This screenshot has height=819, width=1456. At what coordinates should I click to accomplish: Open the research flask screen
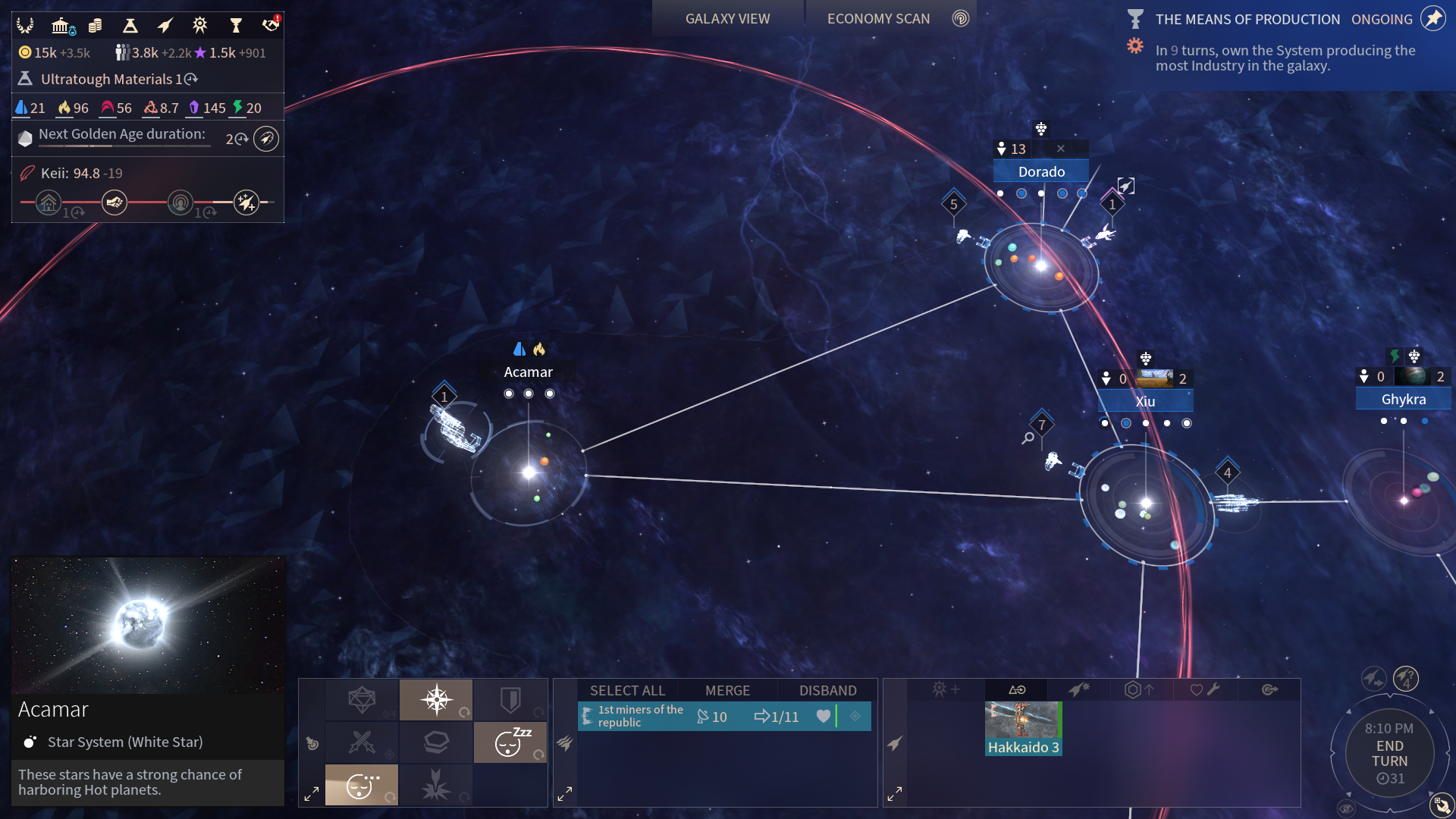pos(130,27)
